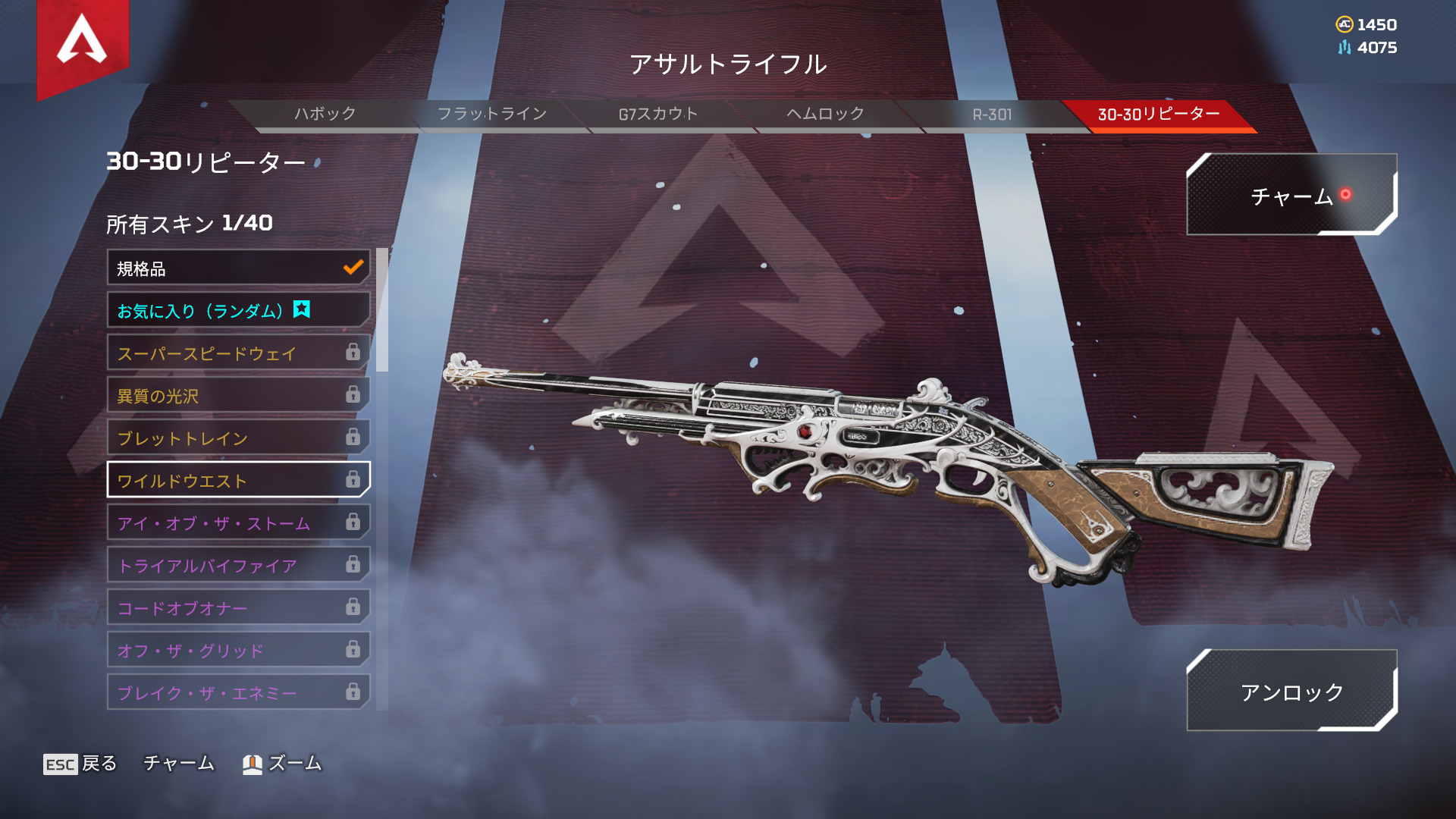The width and height of the screenshot is (1456, 819).
Task: Preview the トライアルバイファイア skin
Action: coord(238,565)
